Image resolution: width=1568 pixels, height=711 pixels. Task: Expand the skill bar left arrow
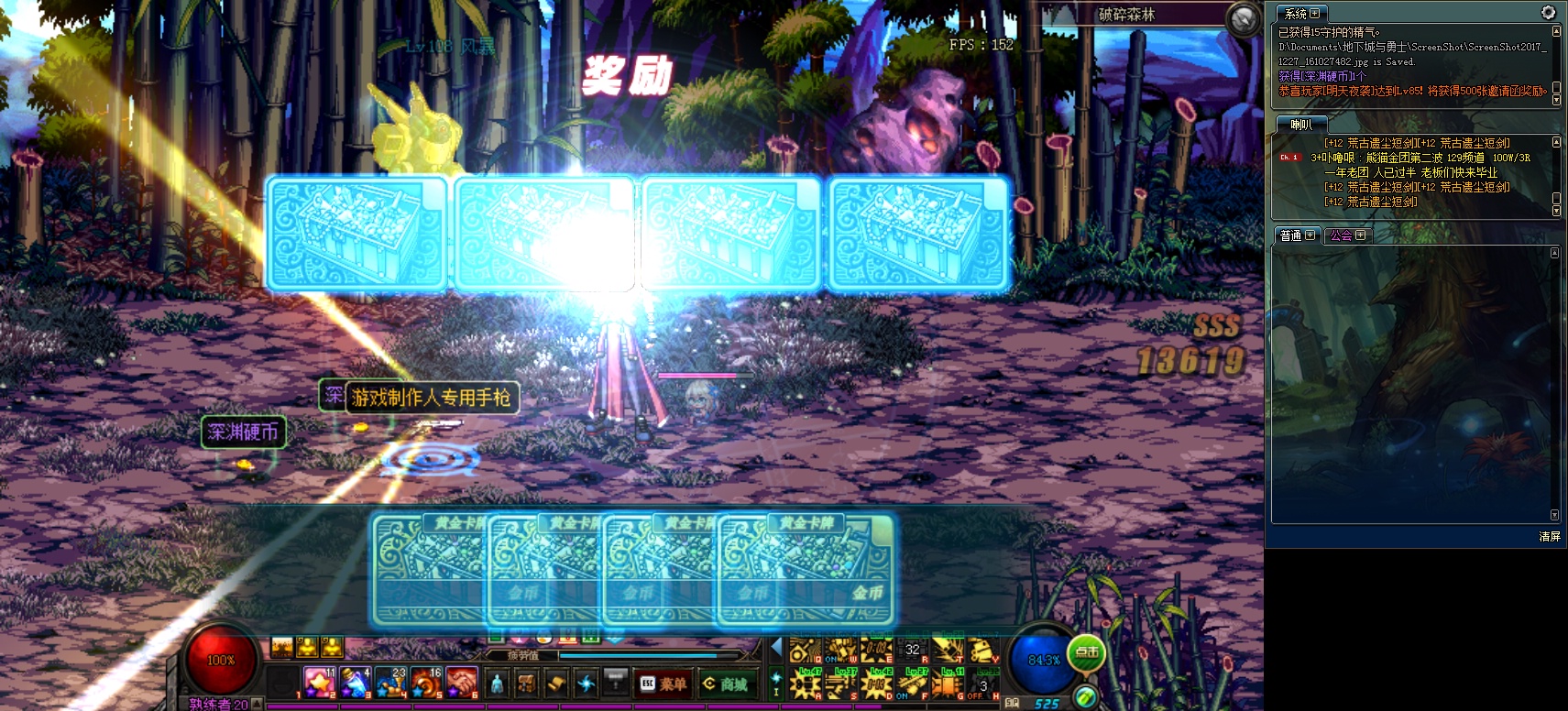tap(776, 649)
